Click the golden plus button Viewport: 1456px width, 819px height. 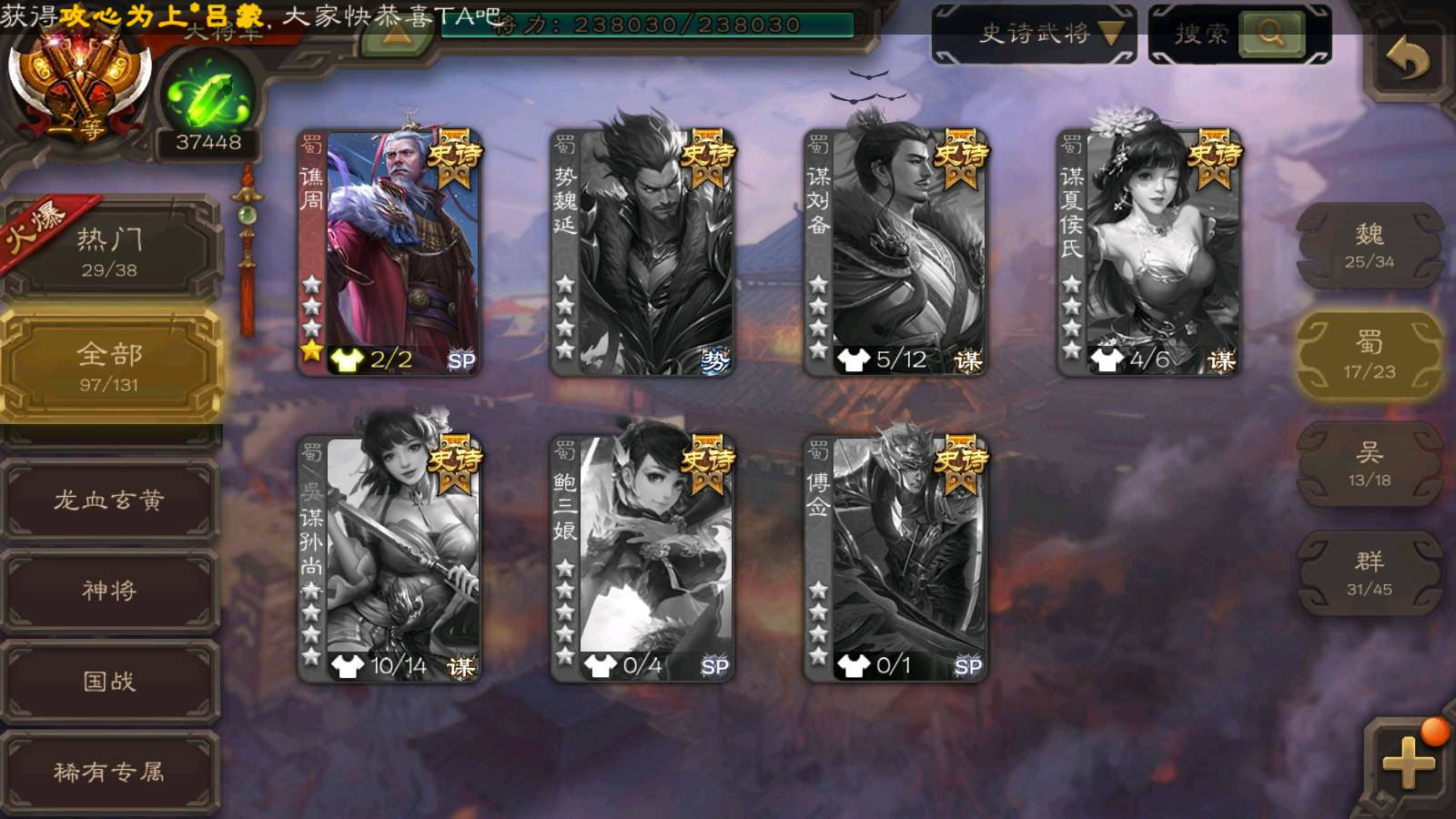pos(1407,763)
